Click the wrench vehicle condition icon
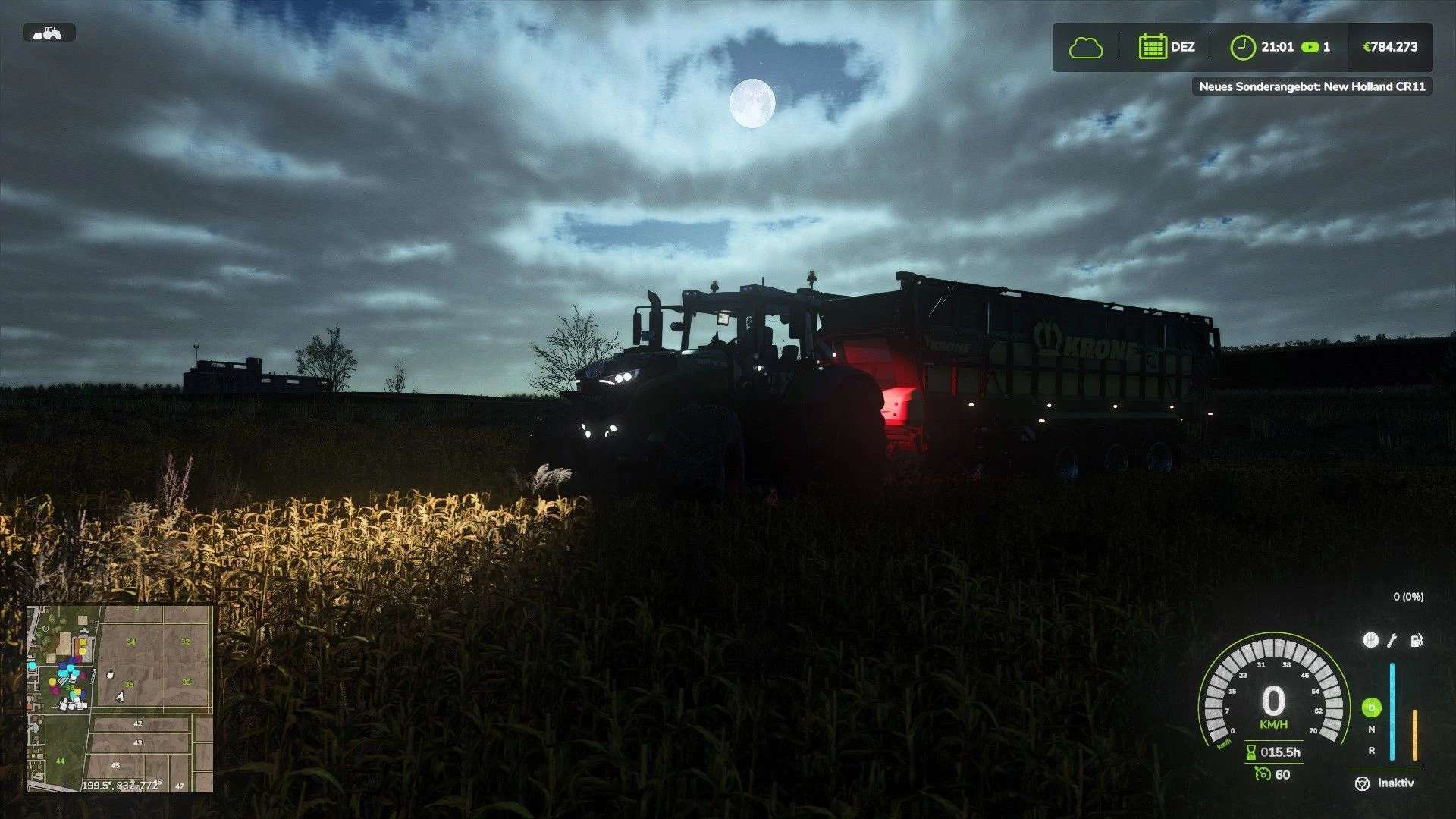The height and width of the screenshot is (819, 1456). click(1392, 641)
